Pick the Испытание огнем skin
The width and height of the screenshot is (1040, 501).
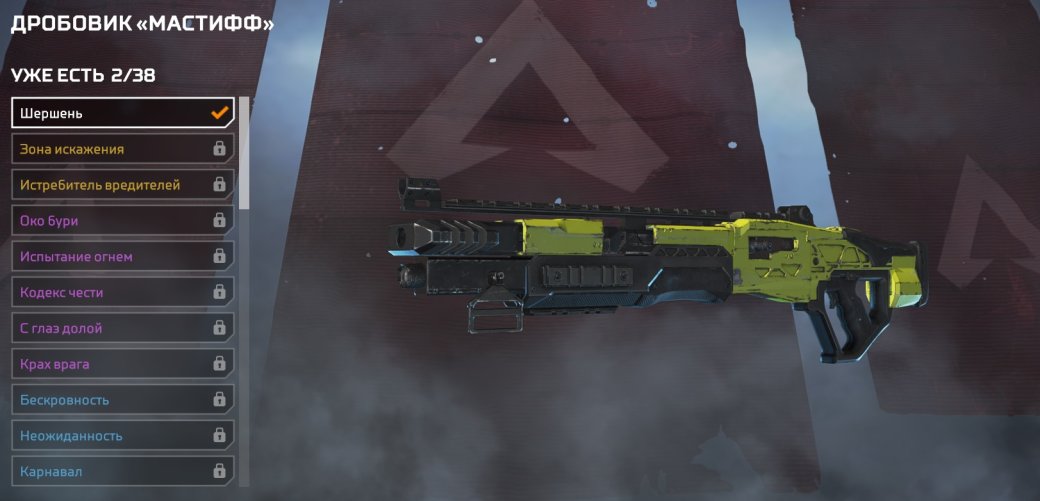pyautogui.click(x=122, y=257)
